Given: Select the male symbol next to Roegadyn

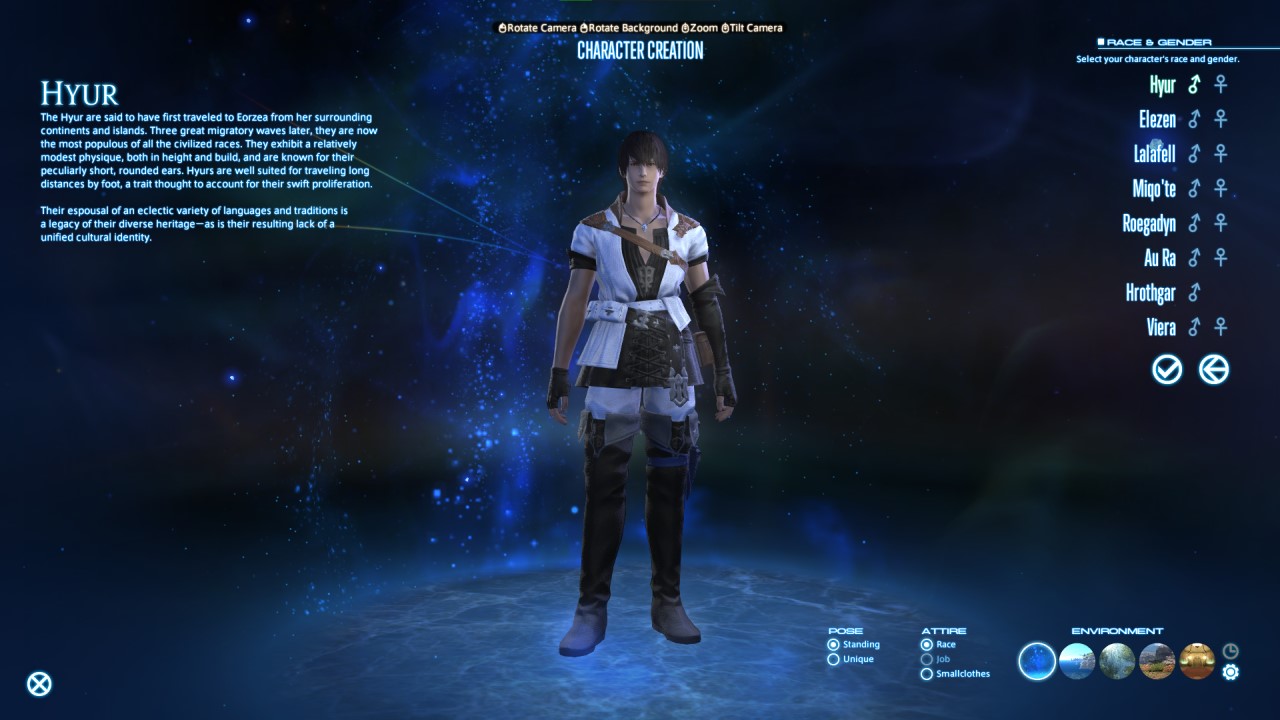Looking at the screenshot, I should [1193, 223].
